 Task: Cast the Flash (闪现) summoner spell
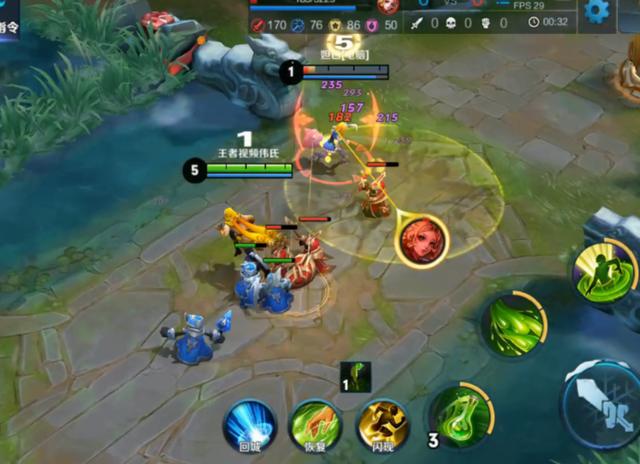tap(383, 424)
